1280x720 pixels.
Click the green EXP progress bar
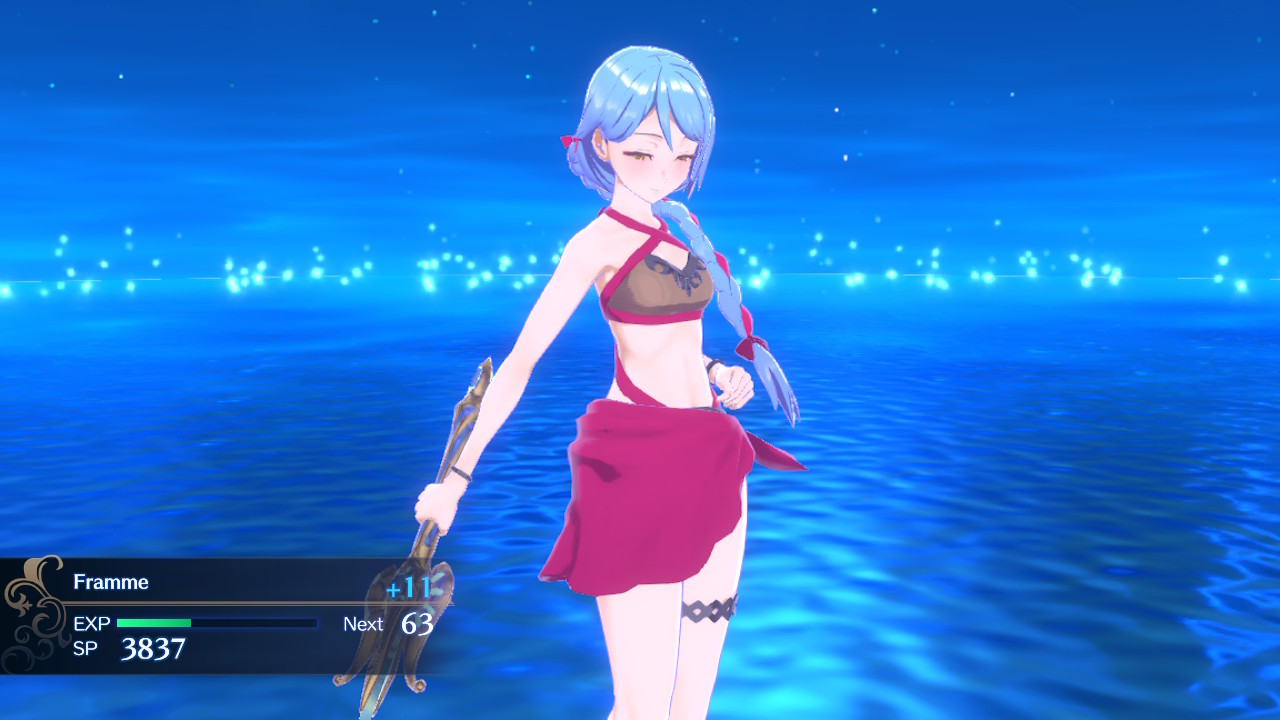point(153,623)
